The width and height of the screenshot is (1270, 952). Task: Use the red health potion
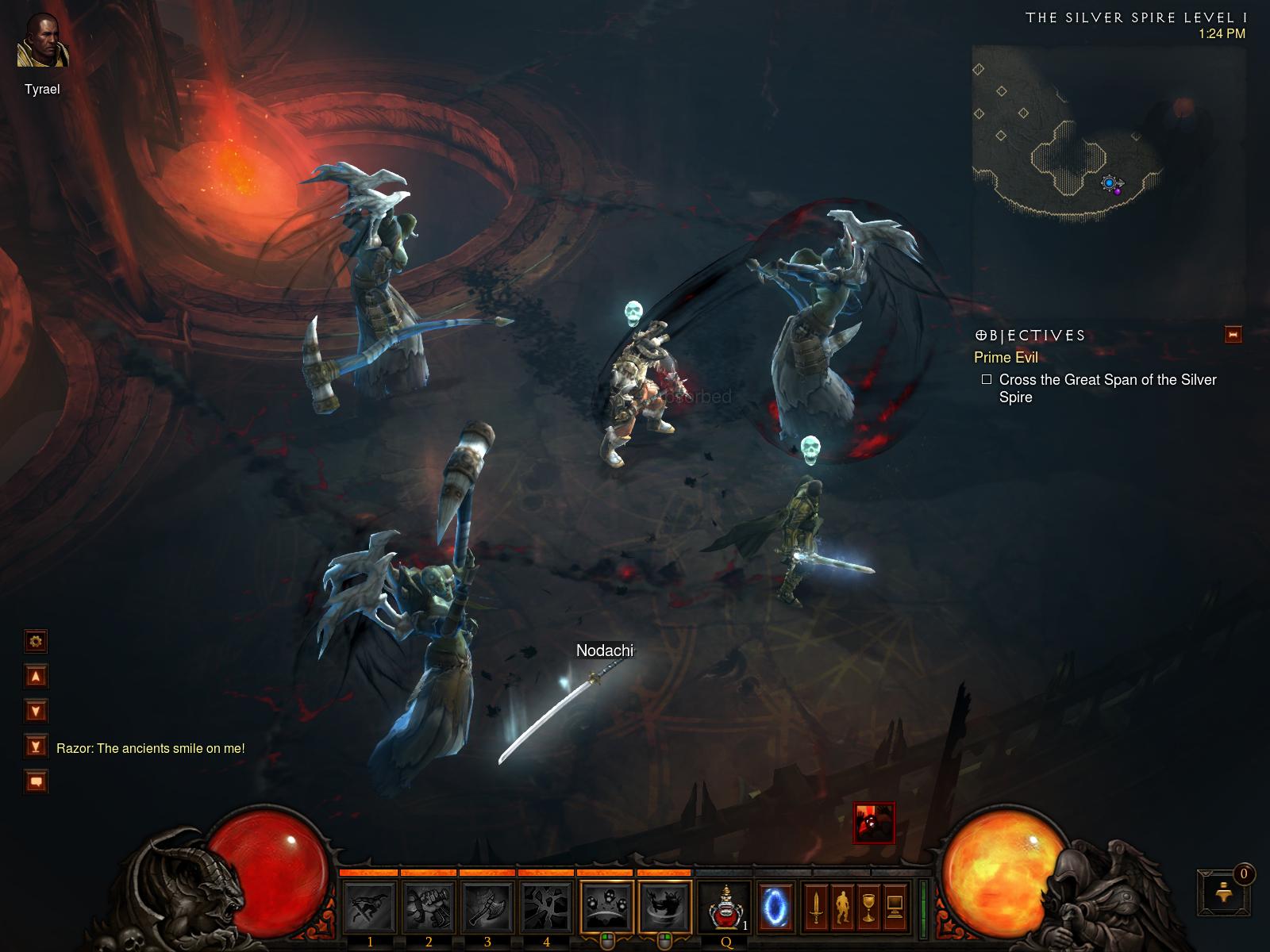click(725, 906)
